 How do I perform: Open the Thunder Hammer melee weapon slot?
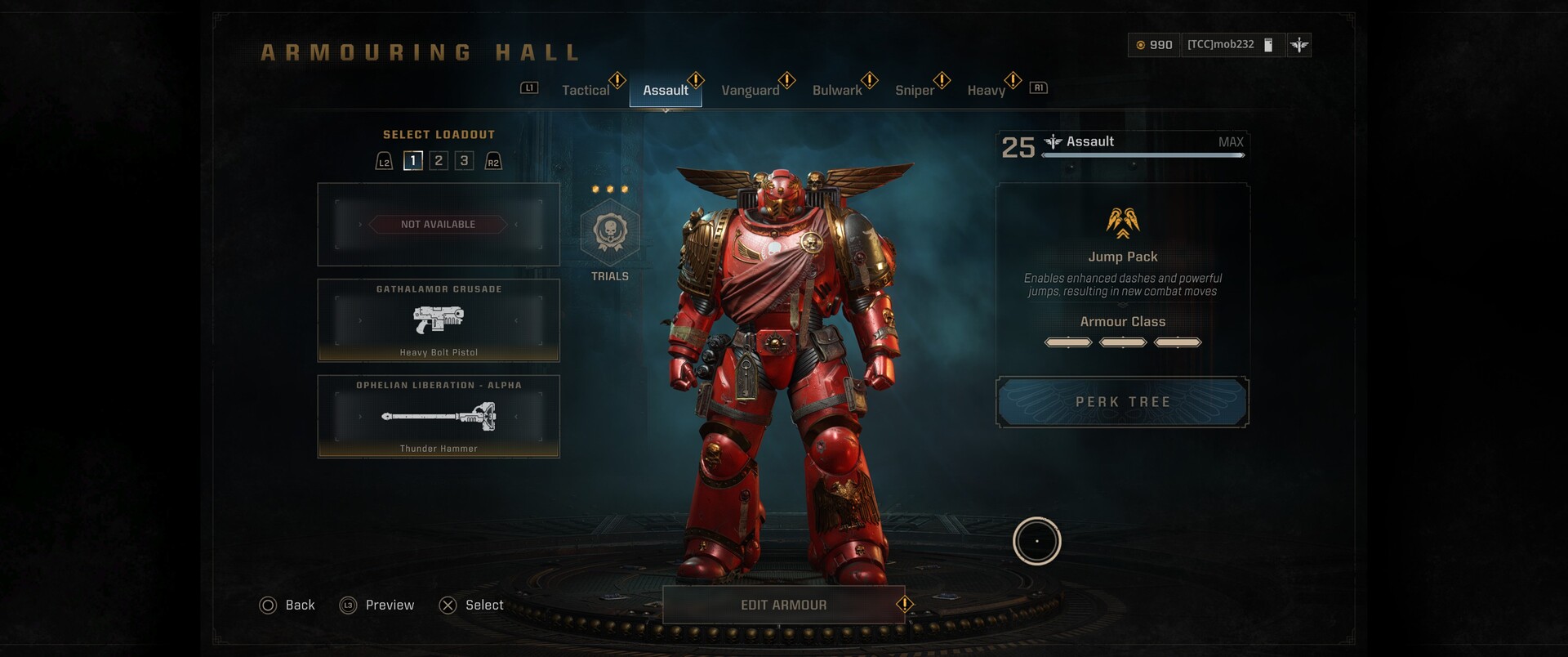coord(439,417)
